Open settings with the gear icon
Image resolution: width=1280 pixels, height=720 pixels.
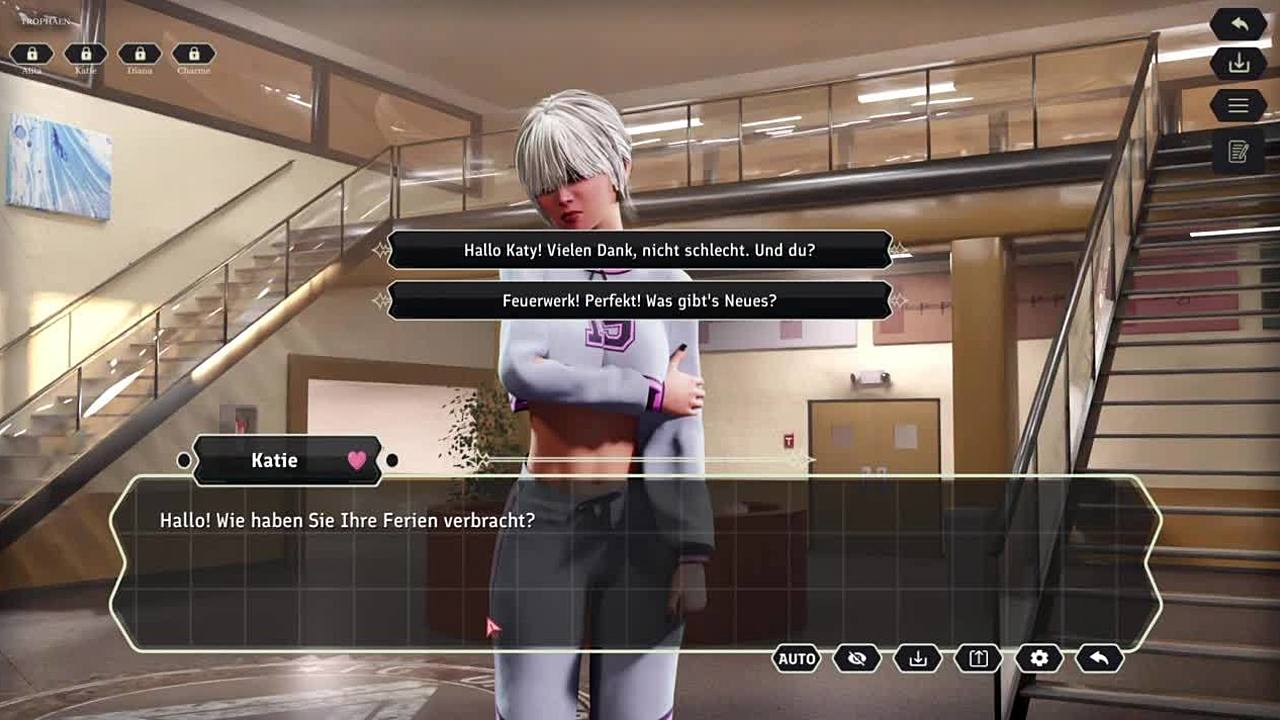point(1039,658)
